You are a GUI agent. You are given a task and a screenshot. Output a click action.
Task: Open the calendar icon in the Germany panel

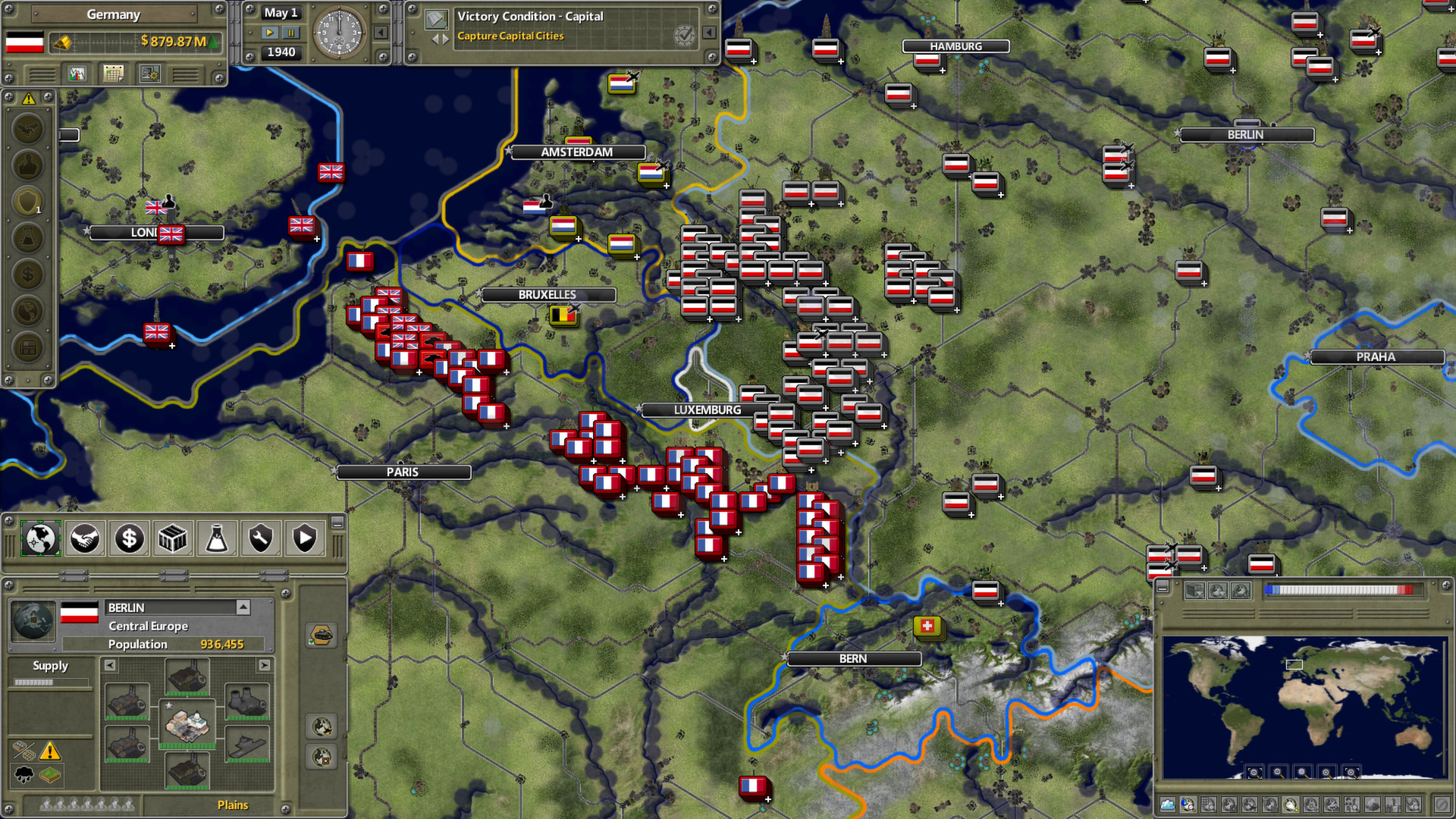pyautogui.click(x=114, y=74)
